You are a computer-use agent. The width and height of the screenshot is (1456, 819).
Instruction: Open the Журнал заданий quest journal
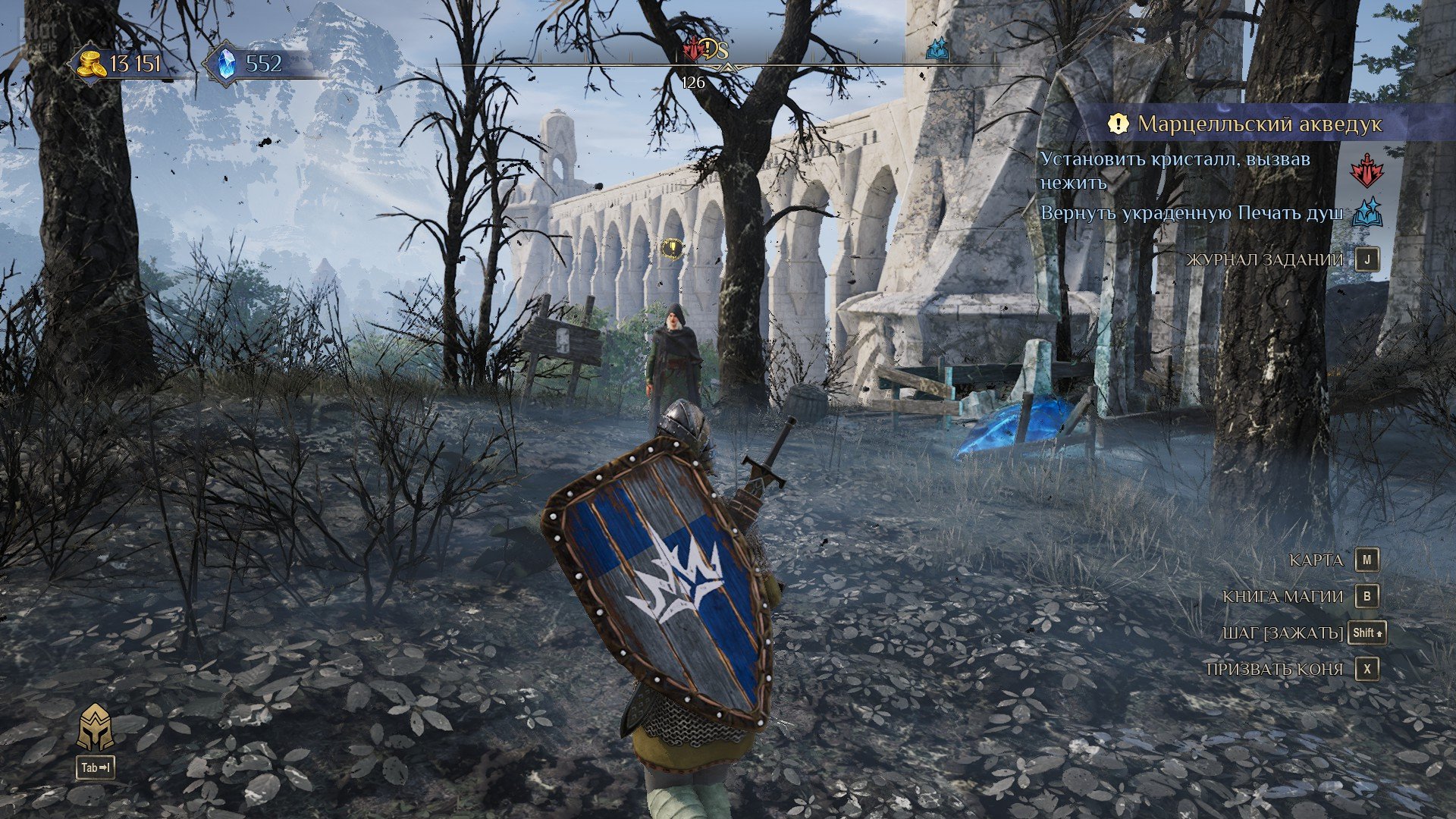(1264, 259)
